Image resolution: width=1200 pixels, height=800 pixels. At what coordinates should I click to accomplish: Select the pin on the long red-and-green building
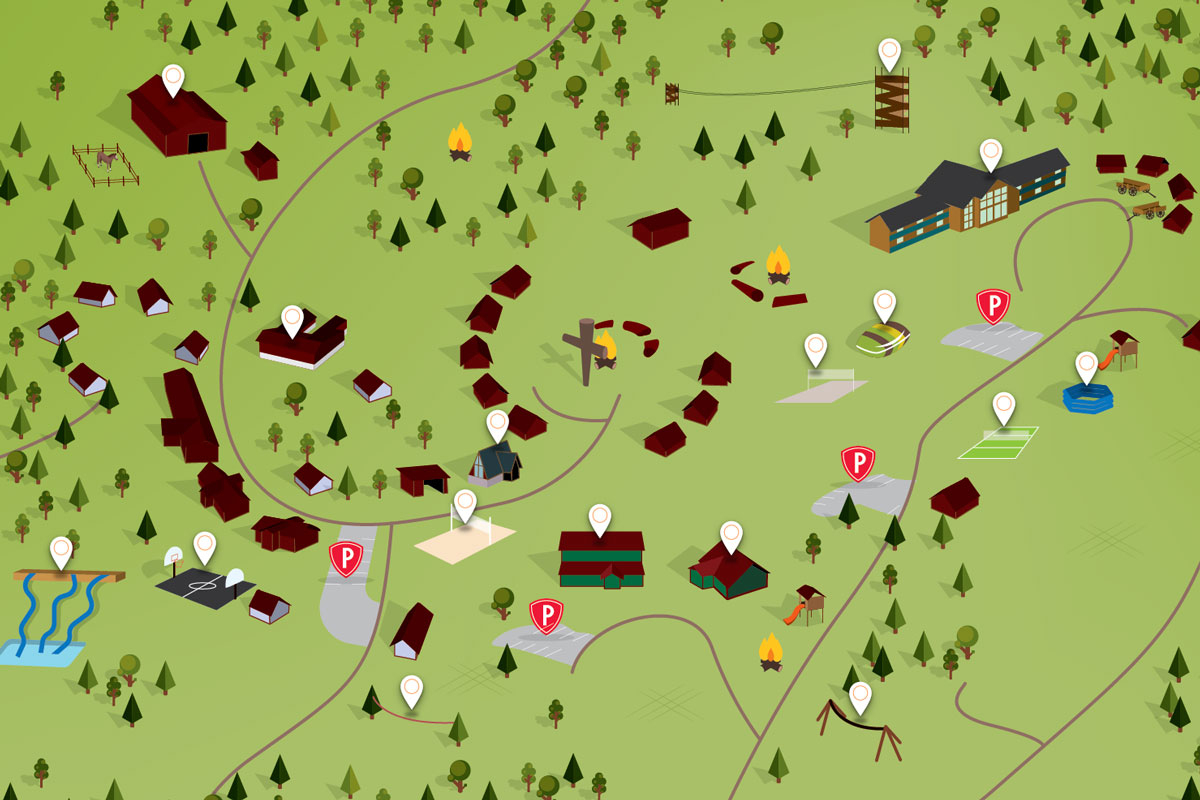(x=600, y=518)
